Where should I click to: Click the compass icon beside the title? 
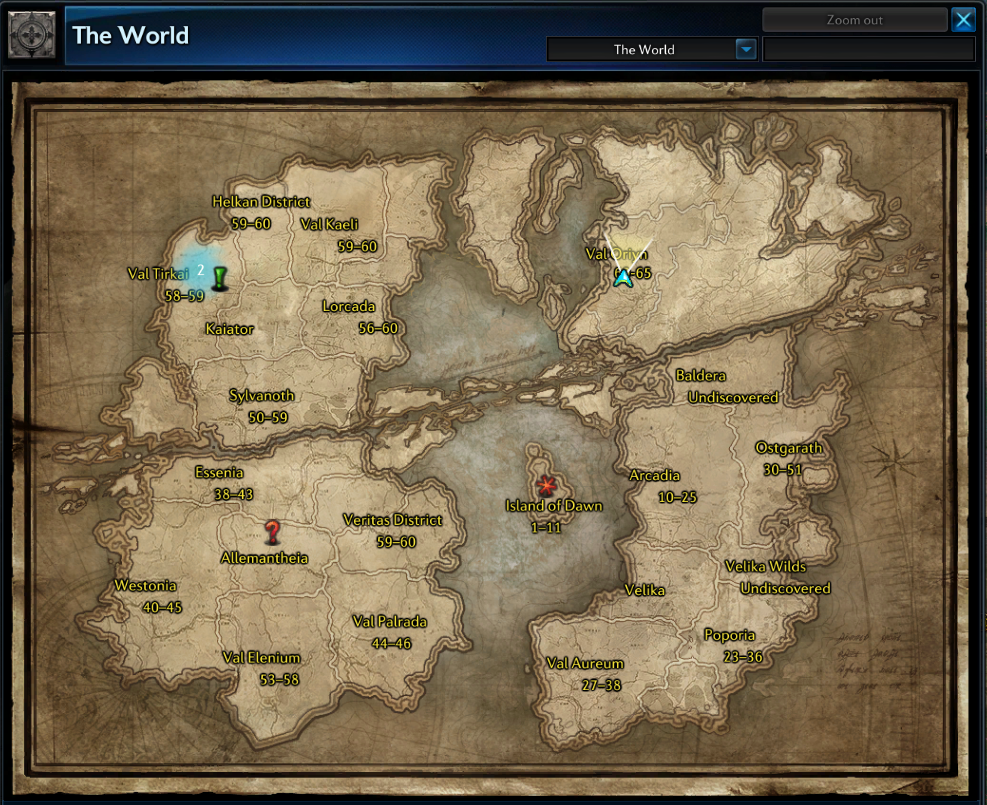click(32, 35)
